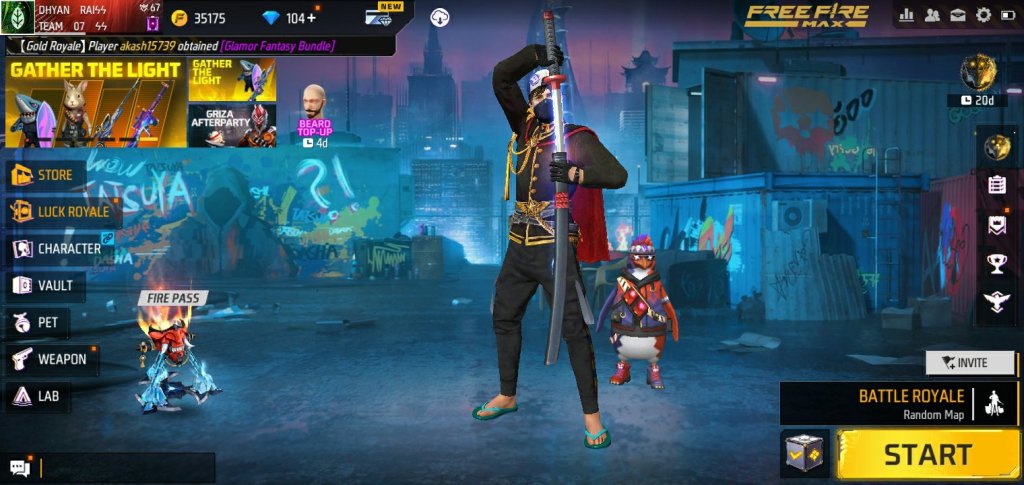Open the download center cloud icon
This screenshot has height=485, width=1024.
(440, 17)
